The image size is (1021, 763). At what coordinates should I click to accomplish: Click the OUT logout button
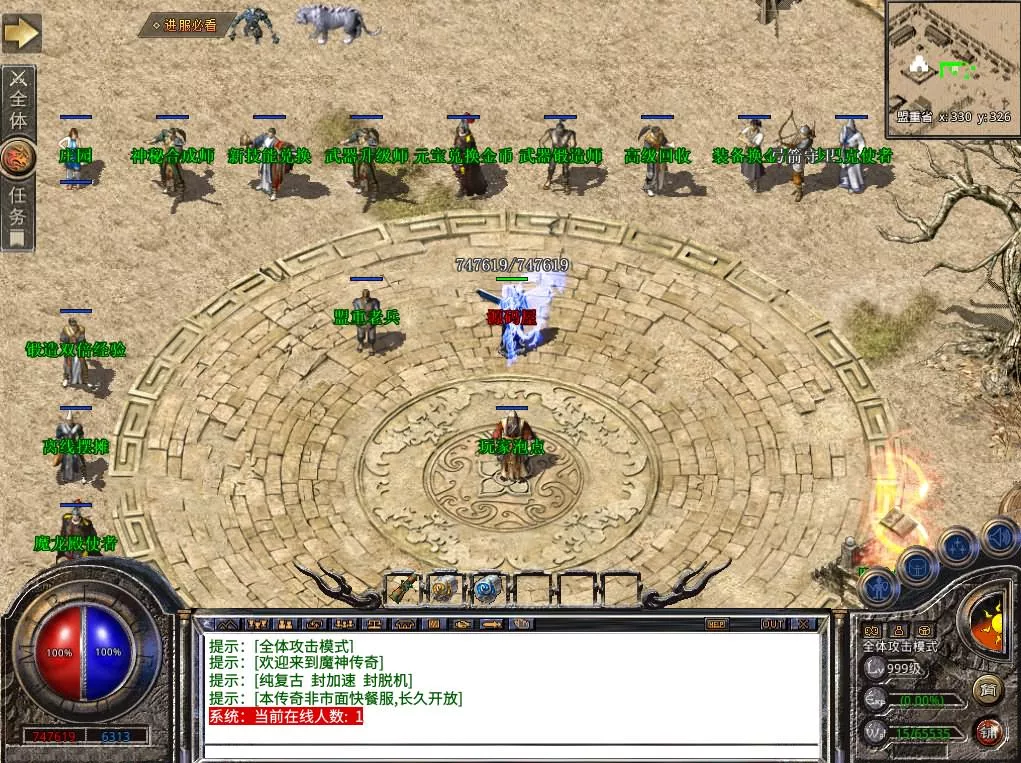(772, 624)
